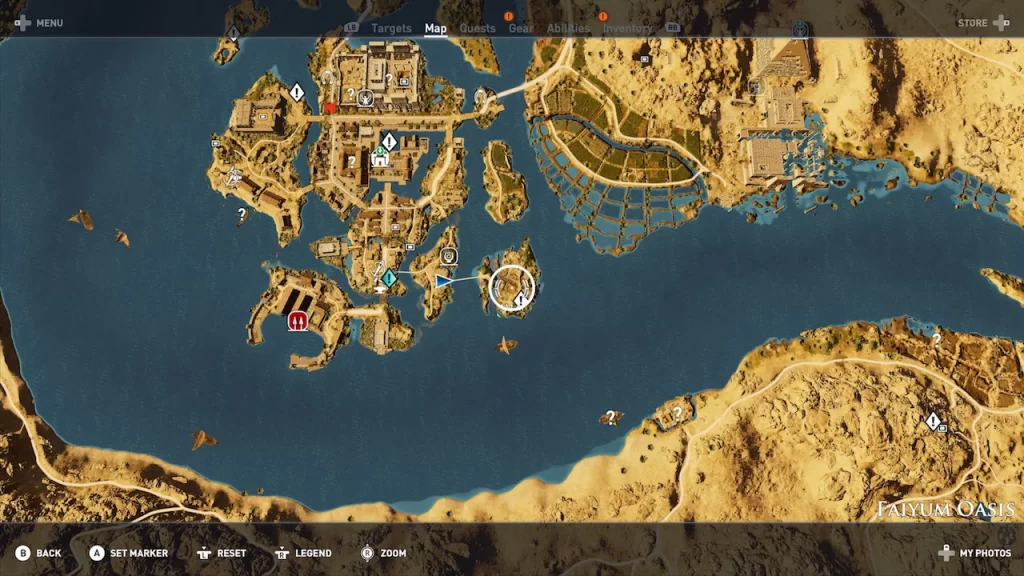Open the Menu in the top-left corner
The height and width of the screenshot is (576, 1024).
point(40,22)
